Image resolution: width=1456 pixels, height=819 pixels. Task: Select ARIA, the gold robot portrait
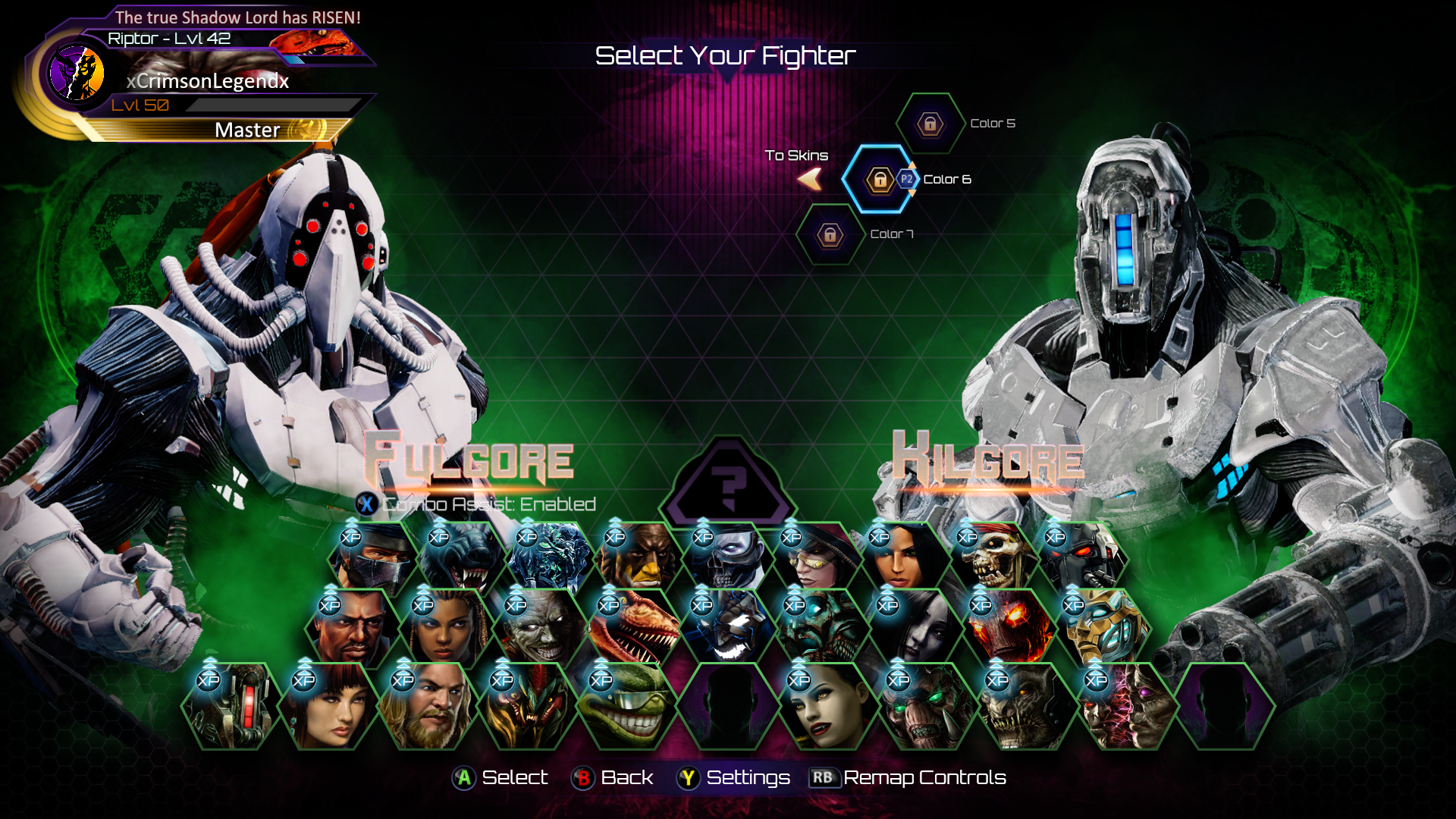click(x=1097, y=629)
